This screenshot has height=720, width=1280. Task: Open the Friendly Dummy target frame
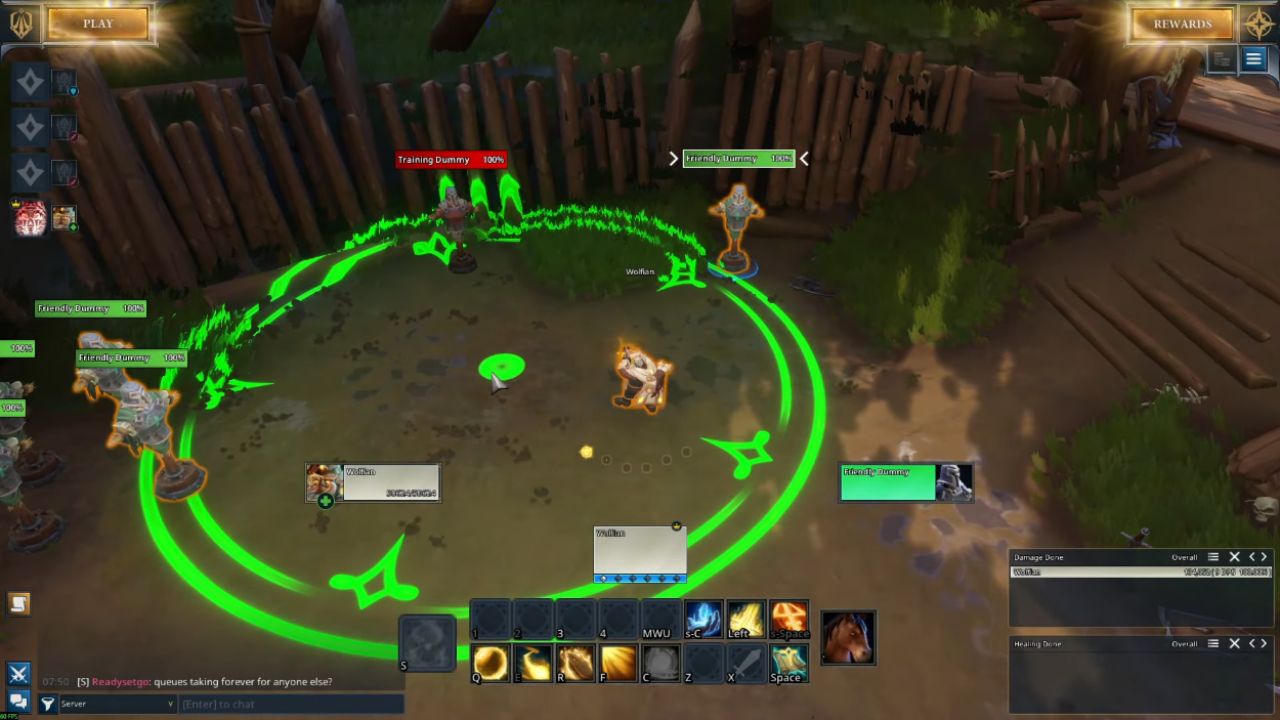[x=905, y=482]
